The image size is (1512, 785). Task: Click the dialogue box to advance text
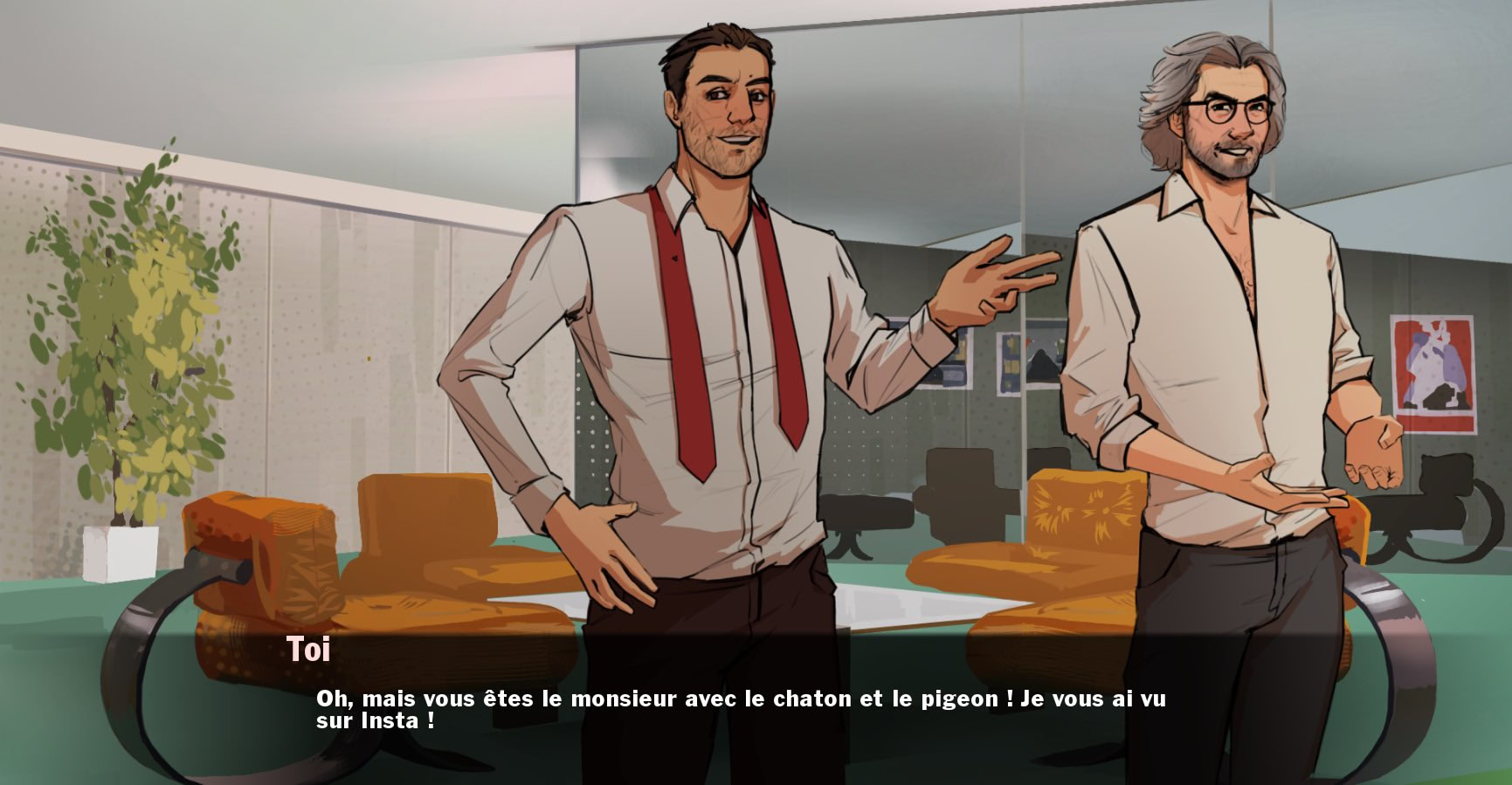click(751, 707)
